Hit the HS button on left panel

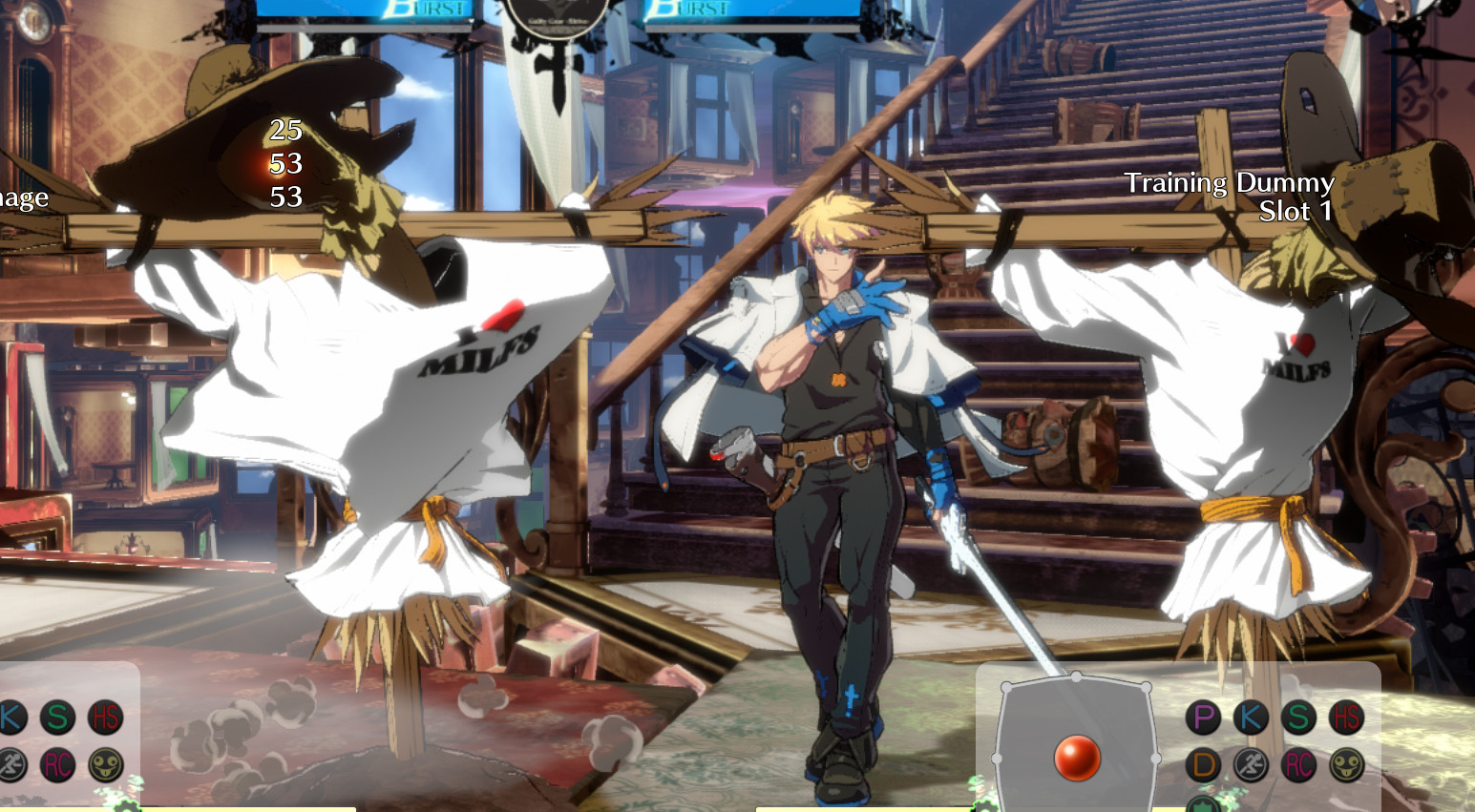tap(107, 717)
